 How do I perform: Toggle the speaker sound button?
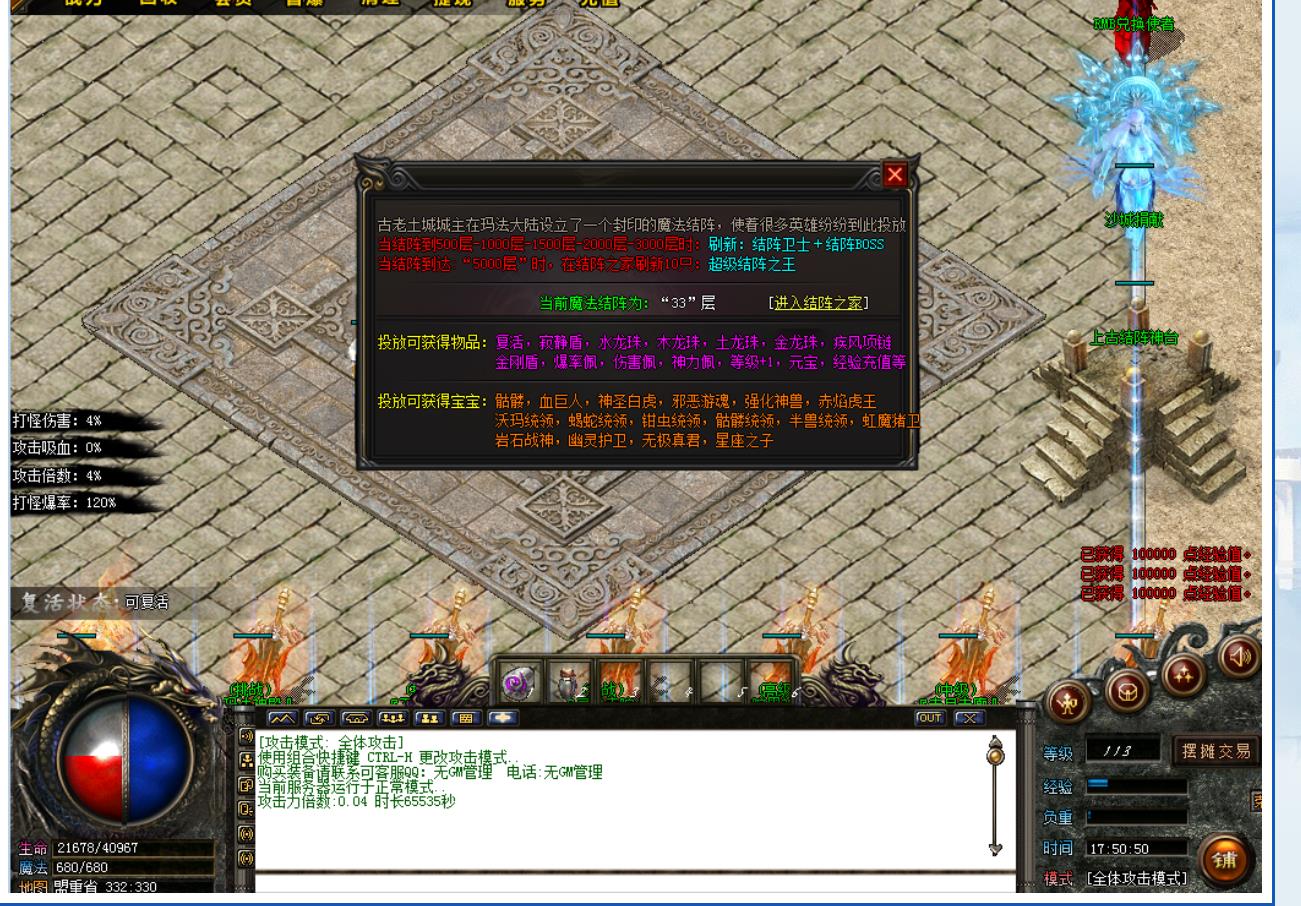click(x=1240, y=657)
